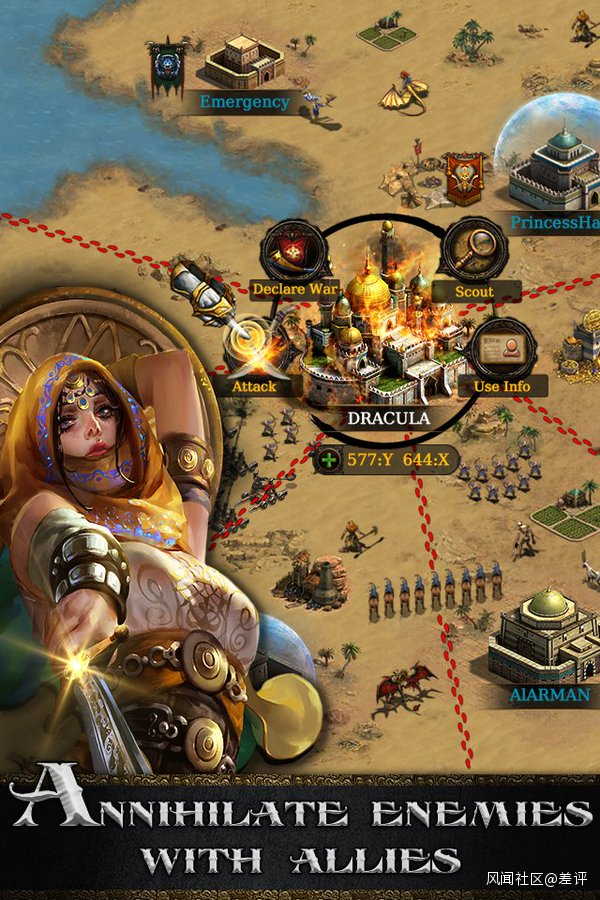The height and width of the screenshot is (900, 600).
Task: Select the DRACULA city name label
Action: pos(388,418)
